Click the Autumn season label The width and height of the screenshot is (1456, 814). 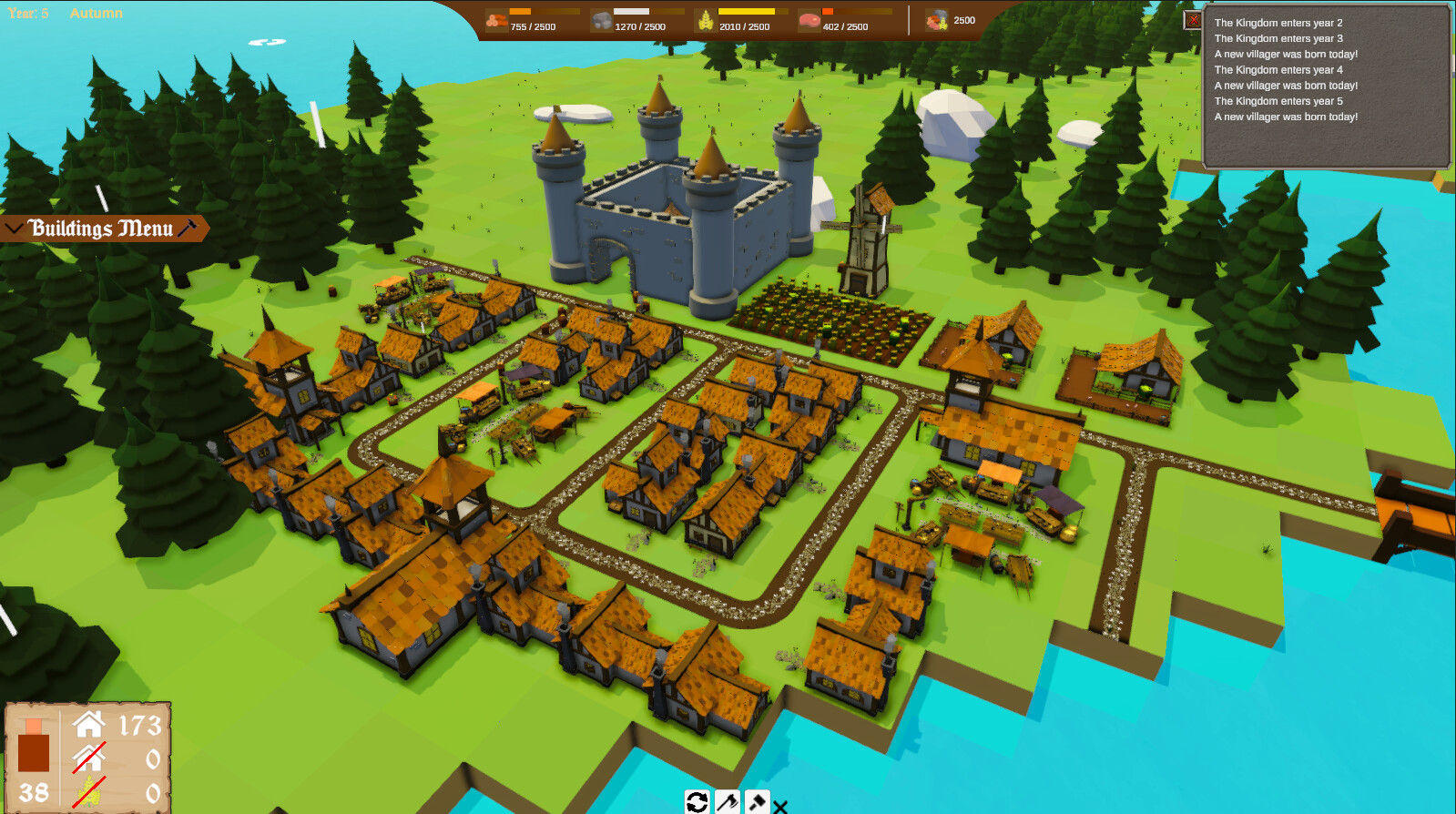96,13
